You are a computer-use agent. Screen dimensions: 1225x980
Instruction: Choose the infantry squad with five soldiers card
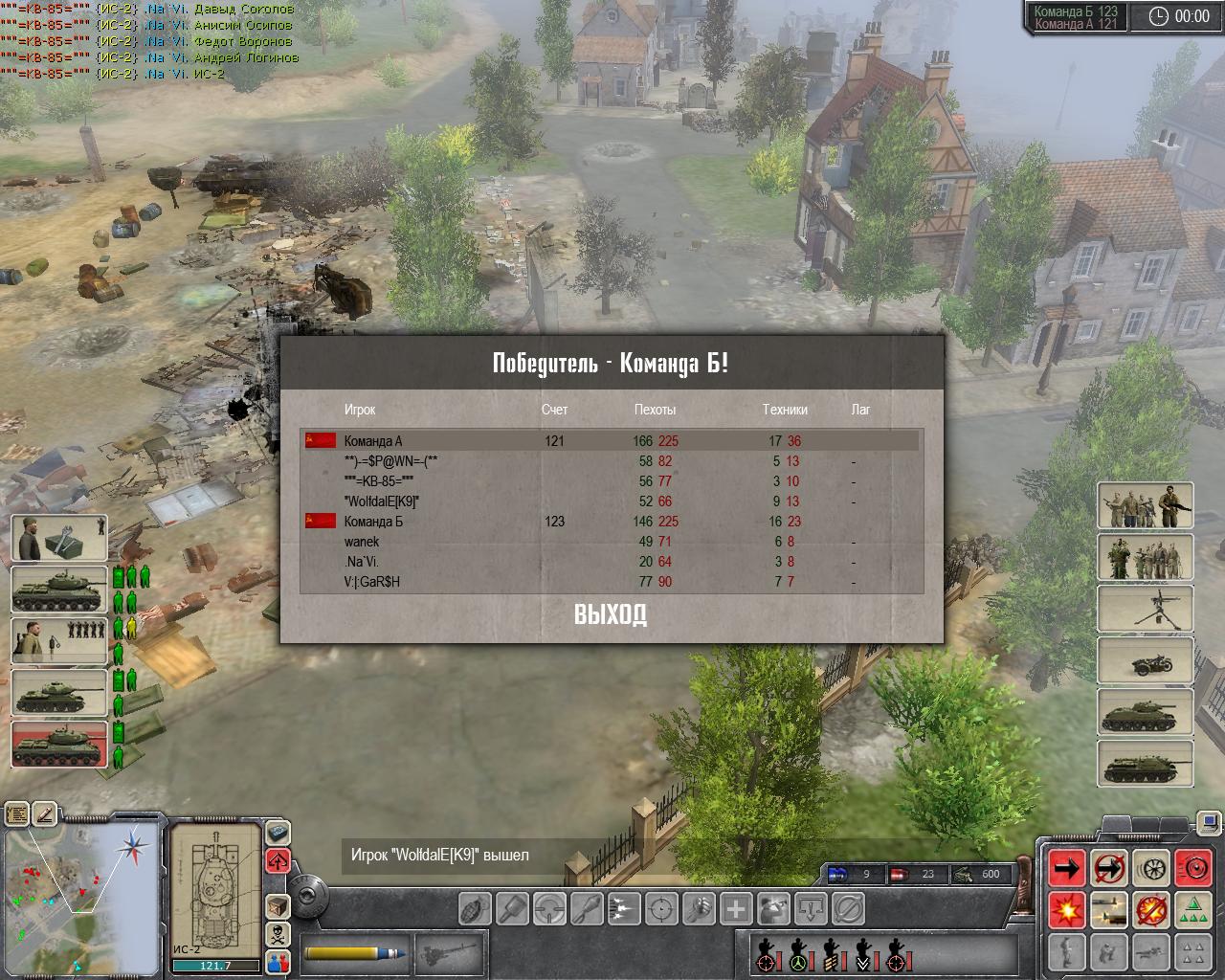tap(1145, 557)
